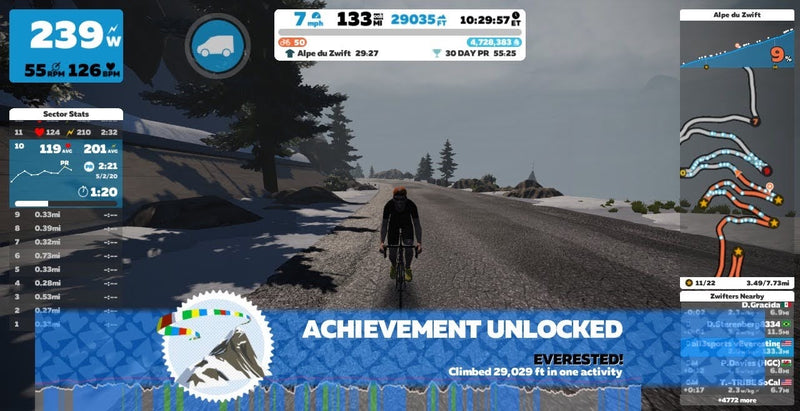This screenshot has width=800, height=411.
Task: Click the current sector 10 stats panel
Action: click(x=66, y=171)
